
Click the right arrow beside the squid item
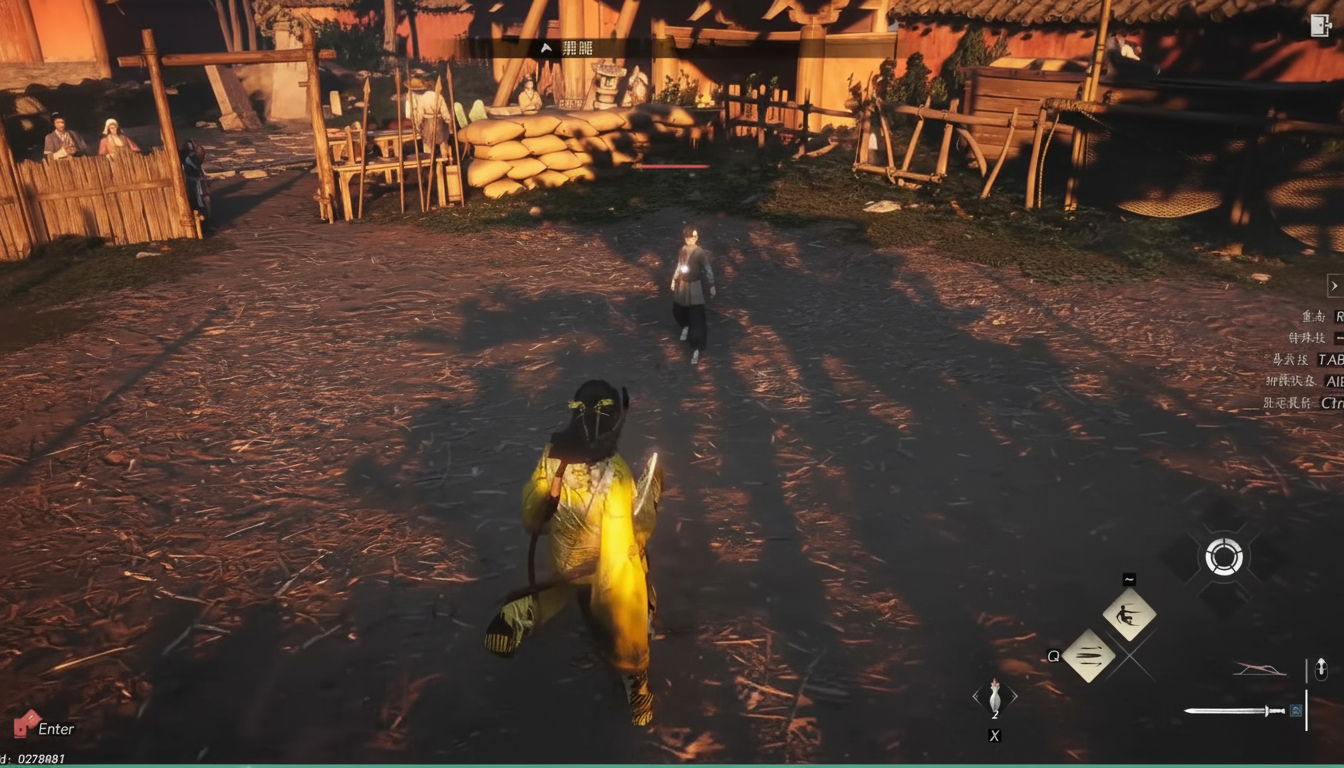[1014, 696]
